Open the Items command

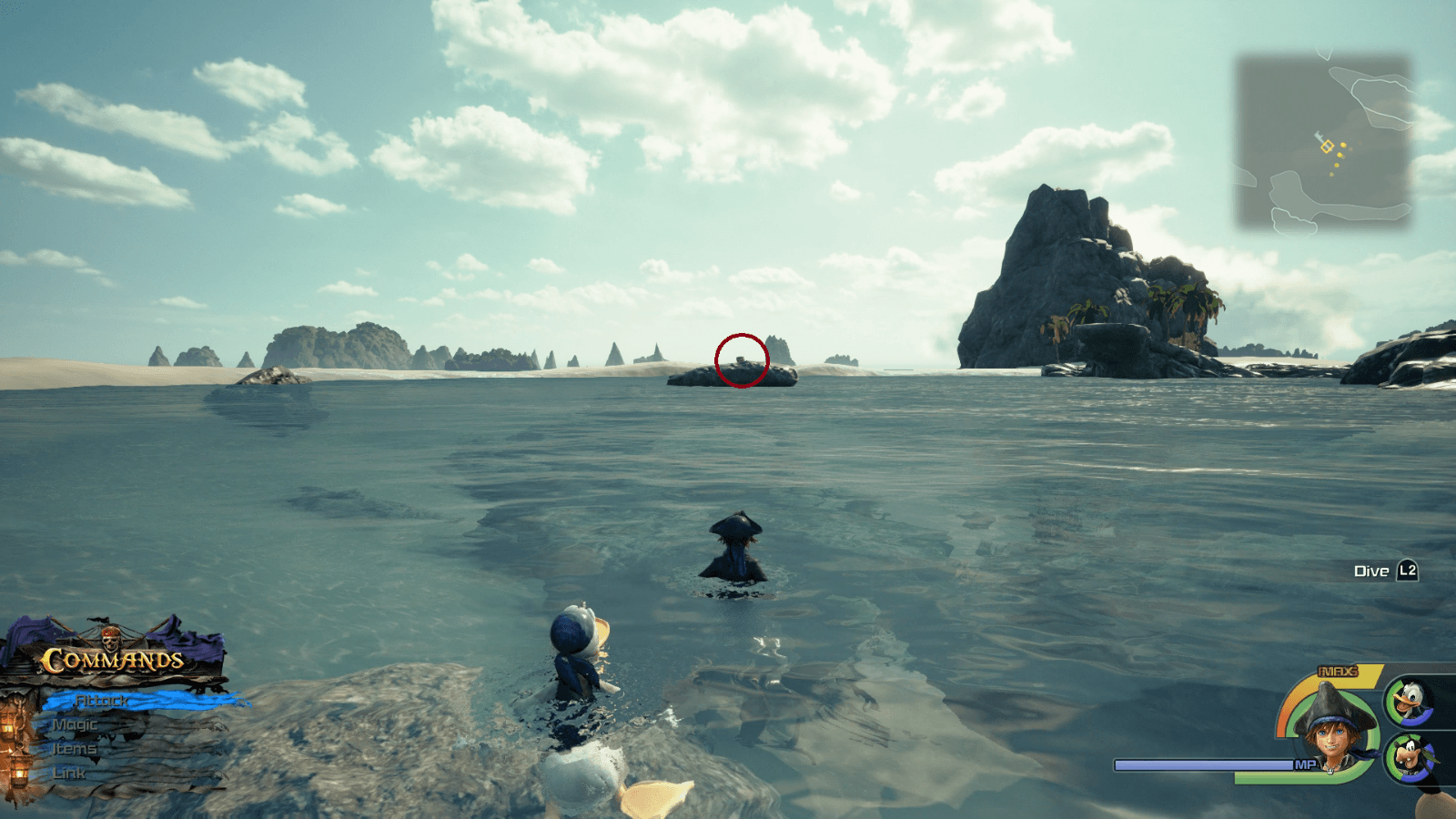click(x=76, y=748)
